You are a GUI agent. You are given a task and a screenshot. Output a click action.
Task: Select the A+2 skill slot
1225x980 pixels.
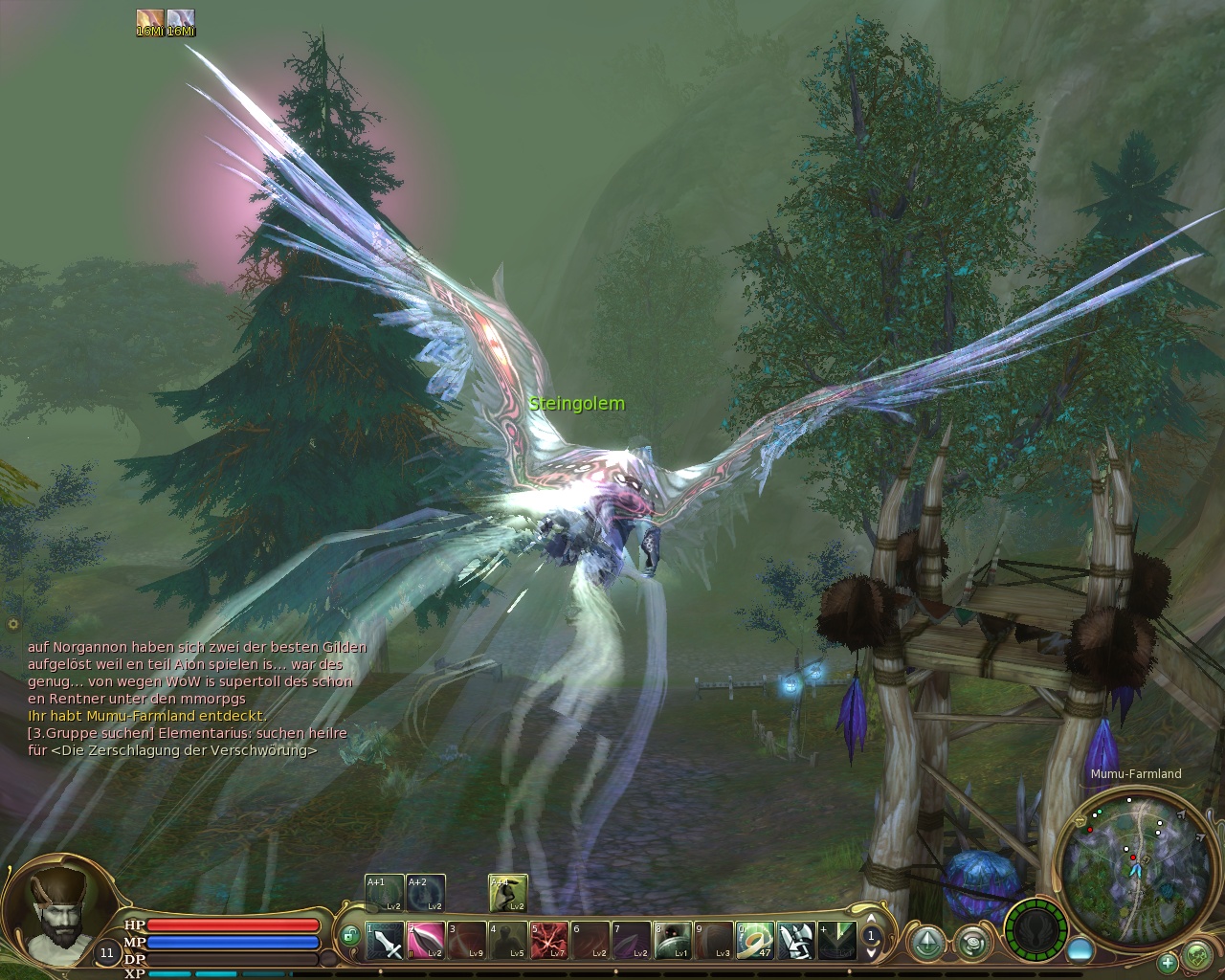tap(424, 893)
